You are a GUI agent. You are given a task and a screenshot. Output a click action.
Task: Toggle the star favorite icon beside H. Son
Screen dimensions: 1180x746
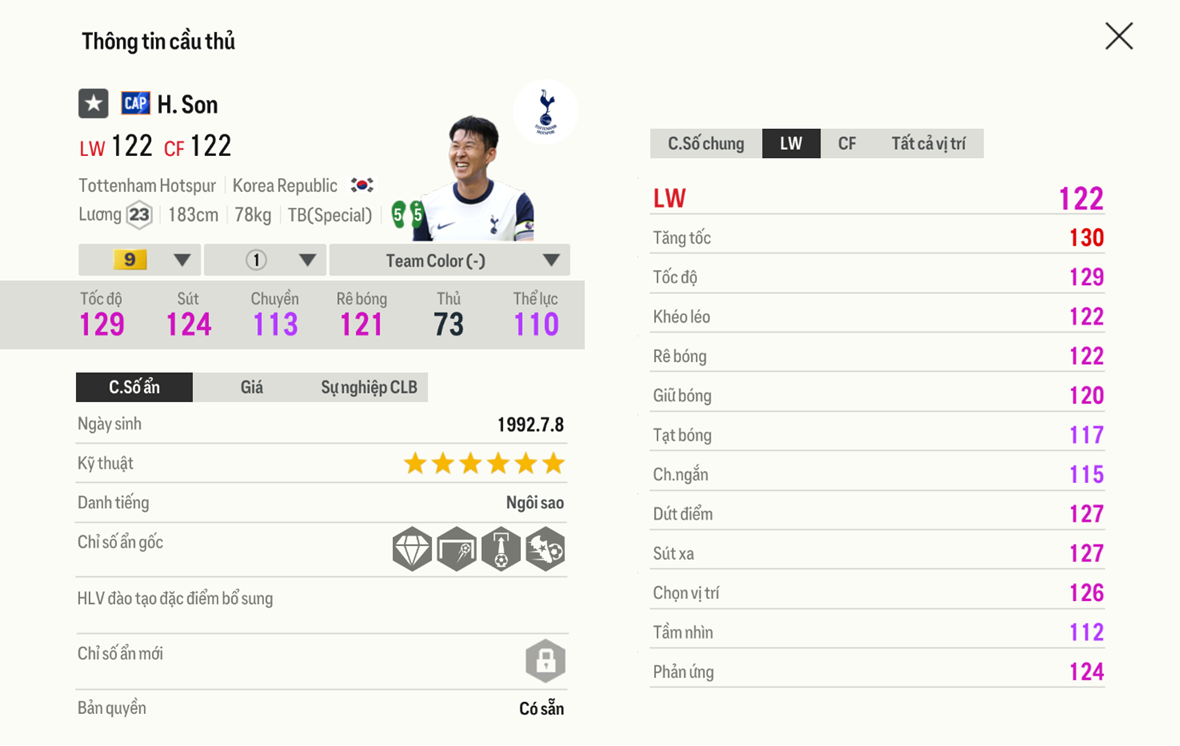click(x=93, y=103)
